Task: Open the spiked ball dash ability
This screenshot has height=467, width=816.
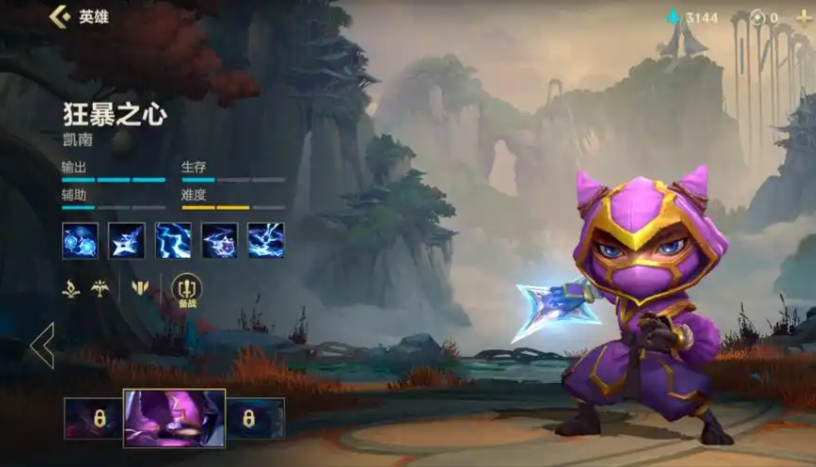Action: [x=220, y=240]
